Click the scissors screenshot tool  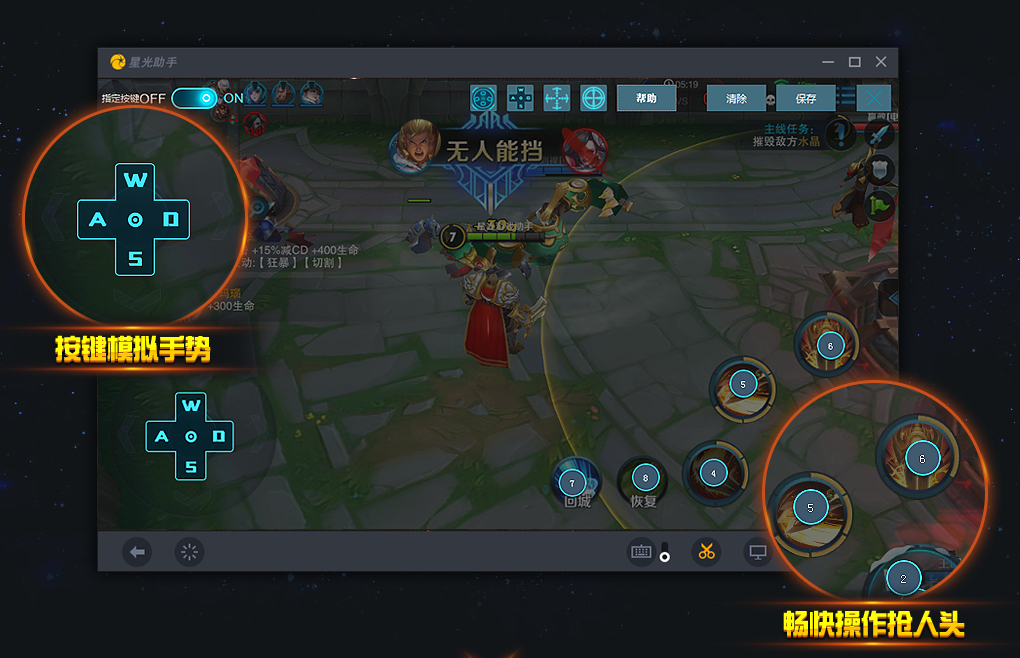(x=706, y=552)
